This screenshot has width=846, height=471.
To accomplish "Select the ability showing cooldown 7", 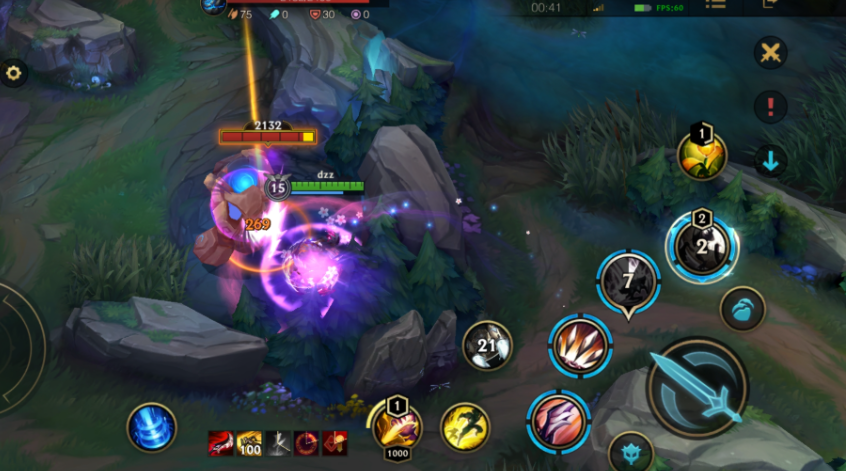I will coord(628,281).
